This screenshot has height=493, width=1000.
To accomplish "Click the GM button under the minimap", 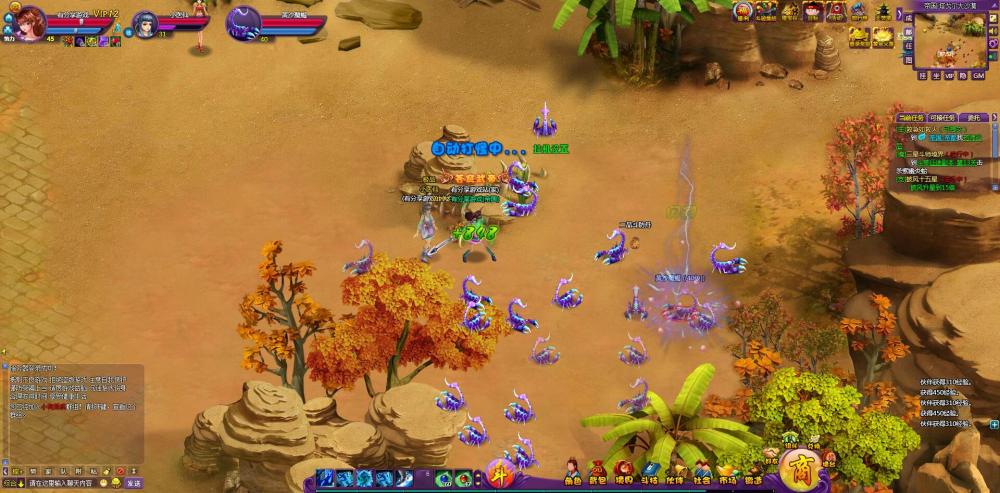I will click(978, 76).
